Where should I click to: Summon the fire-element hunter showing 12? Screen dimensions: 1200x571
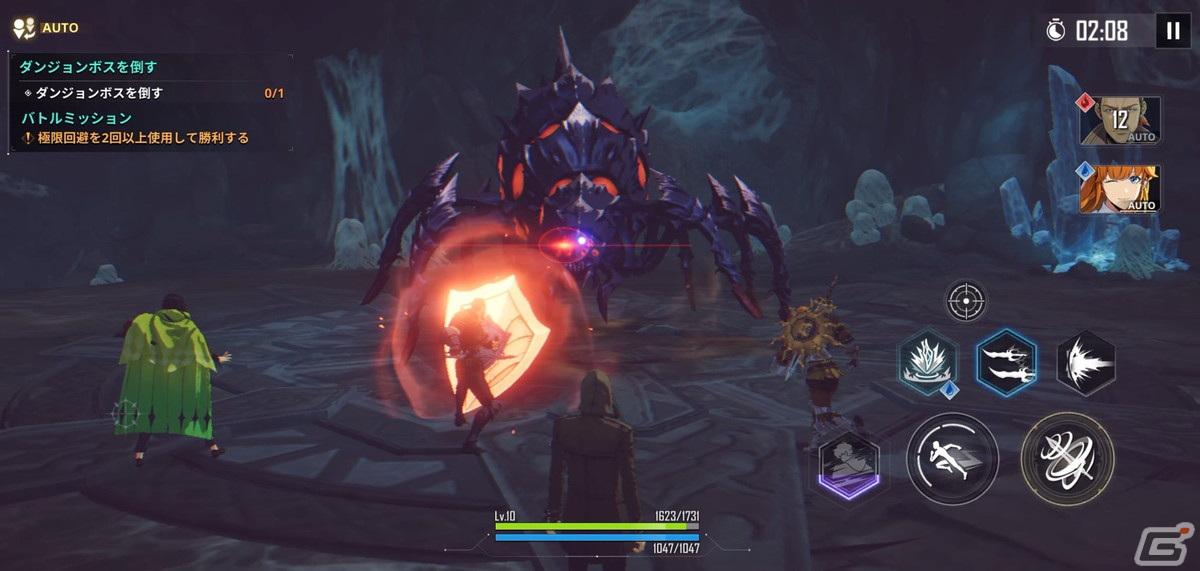point(1120,121)
